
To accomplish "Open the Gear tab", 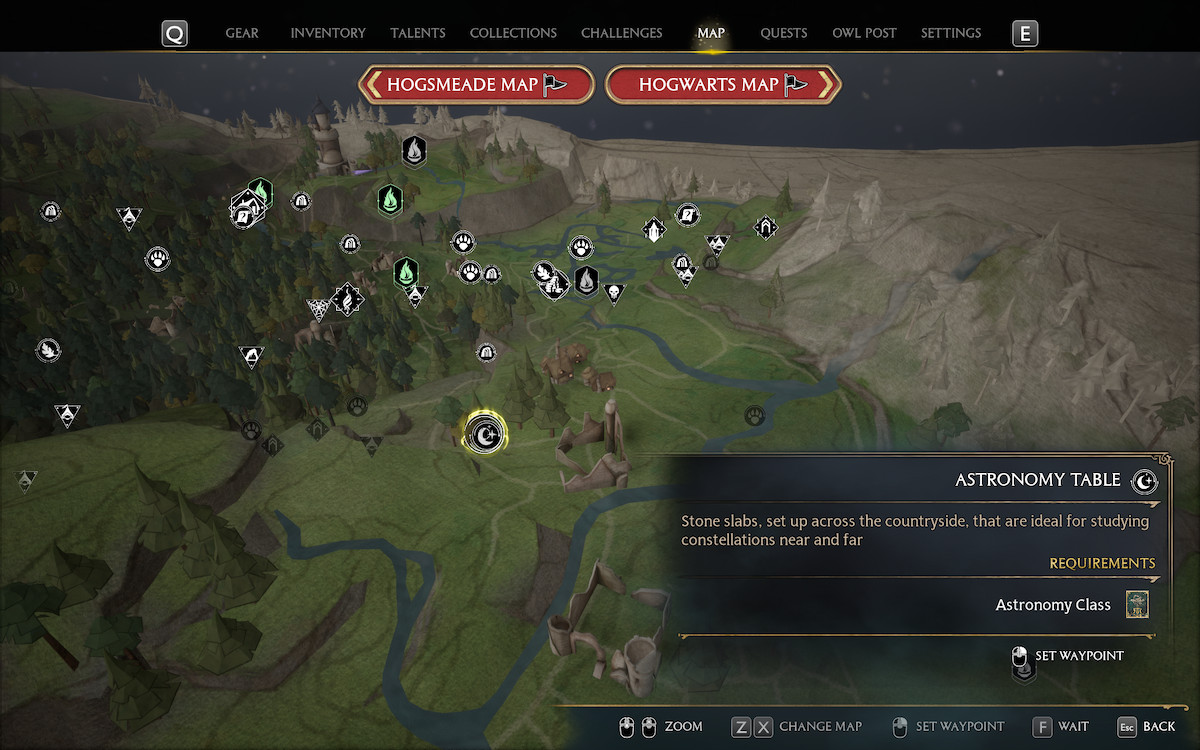I will (x=242, y=33).
